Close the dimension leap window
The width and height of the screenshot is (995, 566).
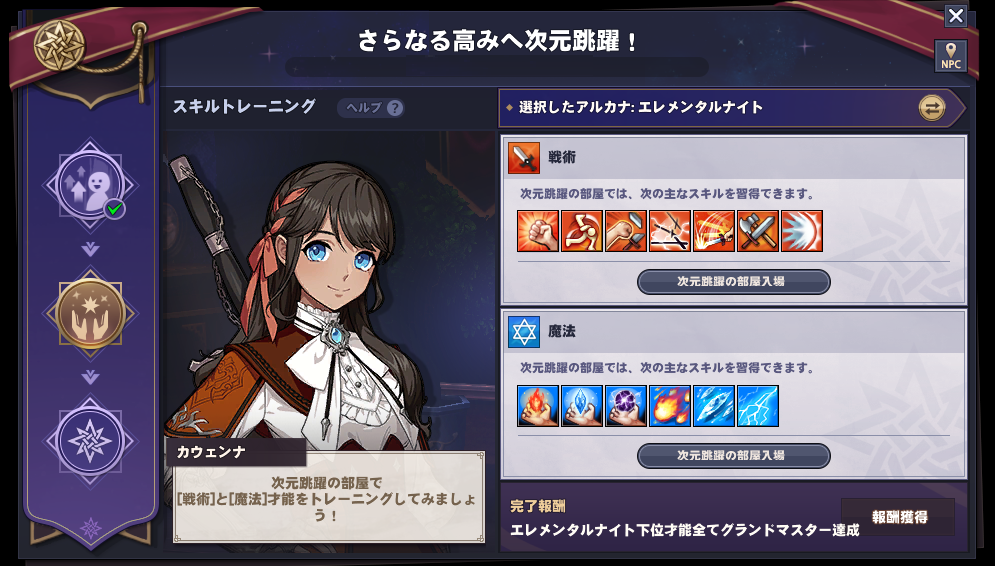point(955,15)
